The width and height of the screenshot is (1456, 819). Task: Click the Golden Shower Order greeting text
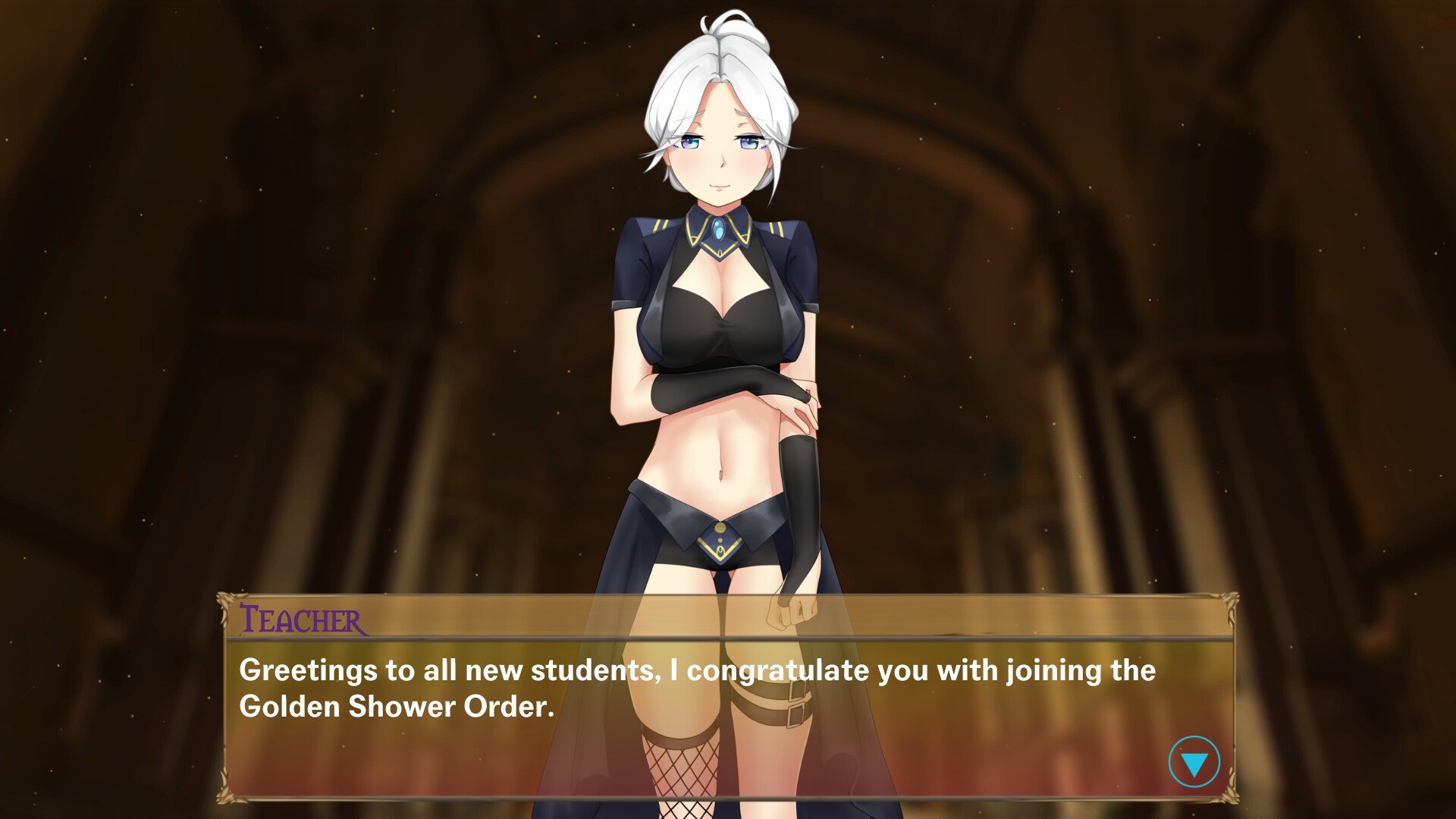click(x=698, y=686)
